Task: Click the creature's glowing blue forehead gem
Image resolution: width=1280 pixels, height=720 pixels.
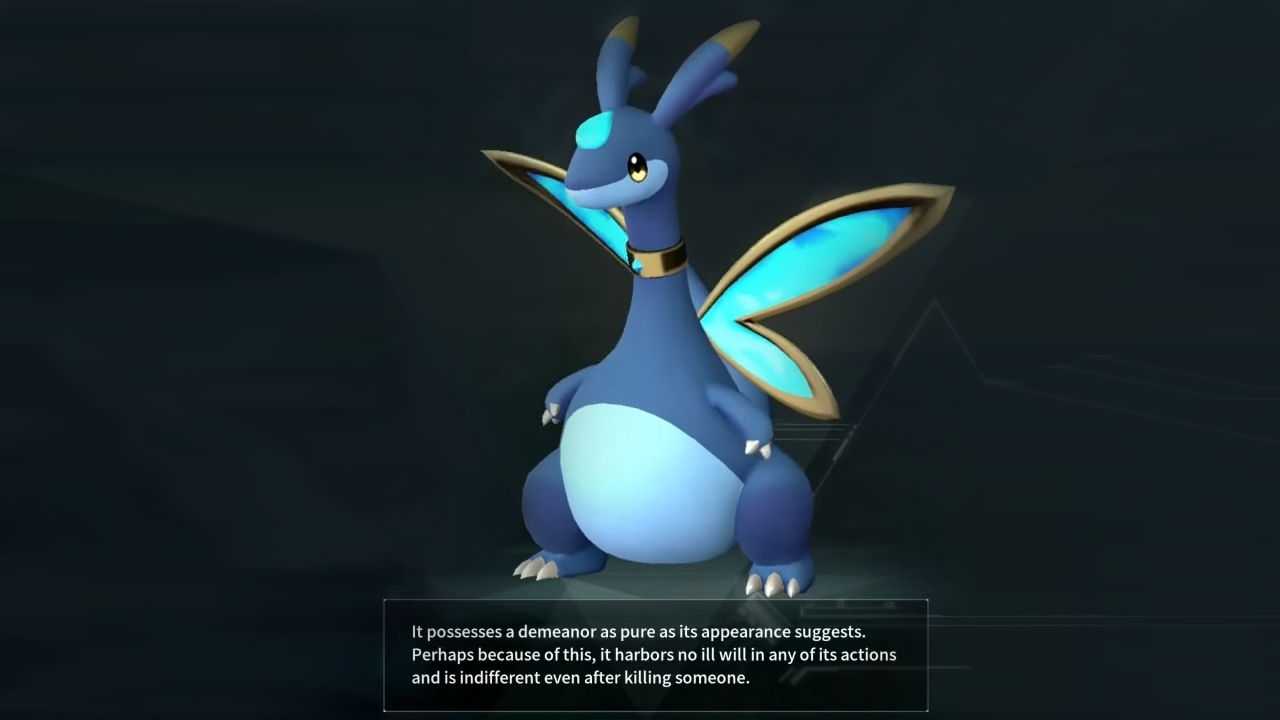Action: pos(594,128)
